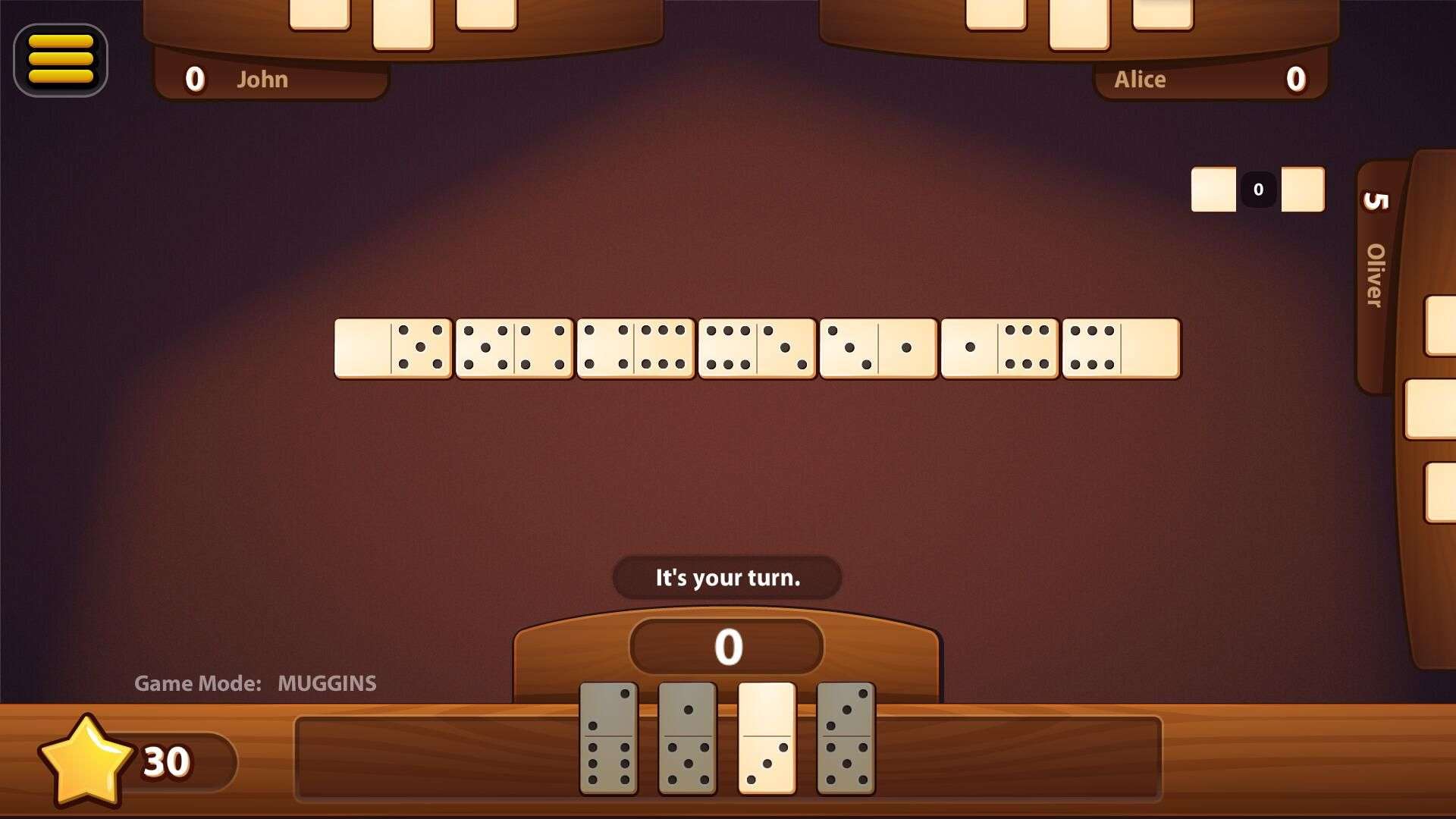Image resolution: width=1456 pixels, height=819 pixels.
Task: Open the yellow hamburger menu
Action: coord(61,60)
